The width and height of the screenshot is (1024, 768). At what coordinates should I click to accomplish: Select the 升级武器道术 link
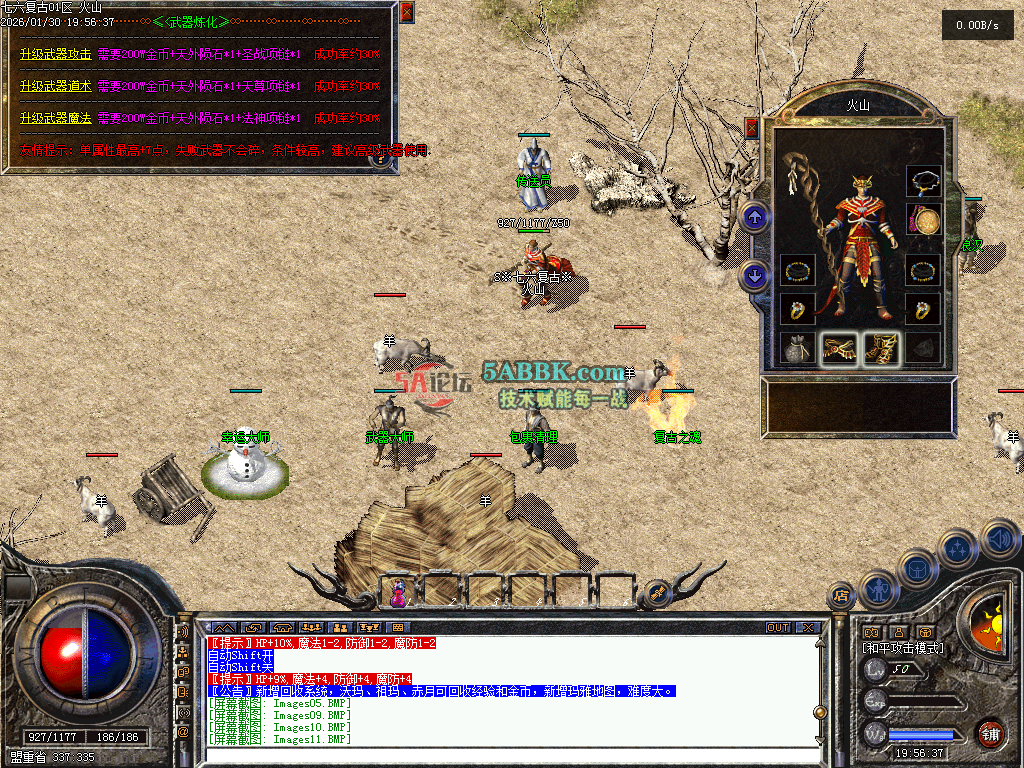[56, 86]
